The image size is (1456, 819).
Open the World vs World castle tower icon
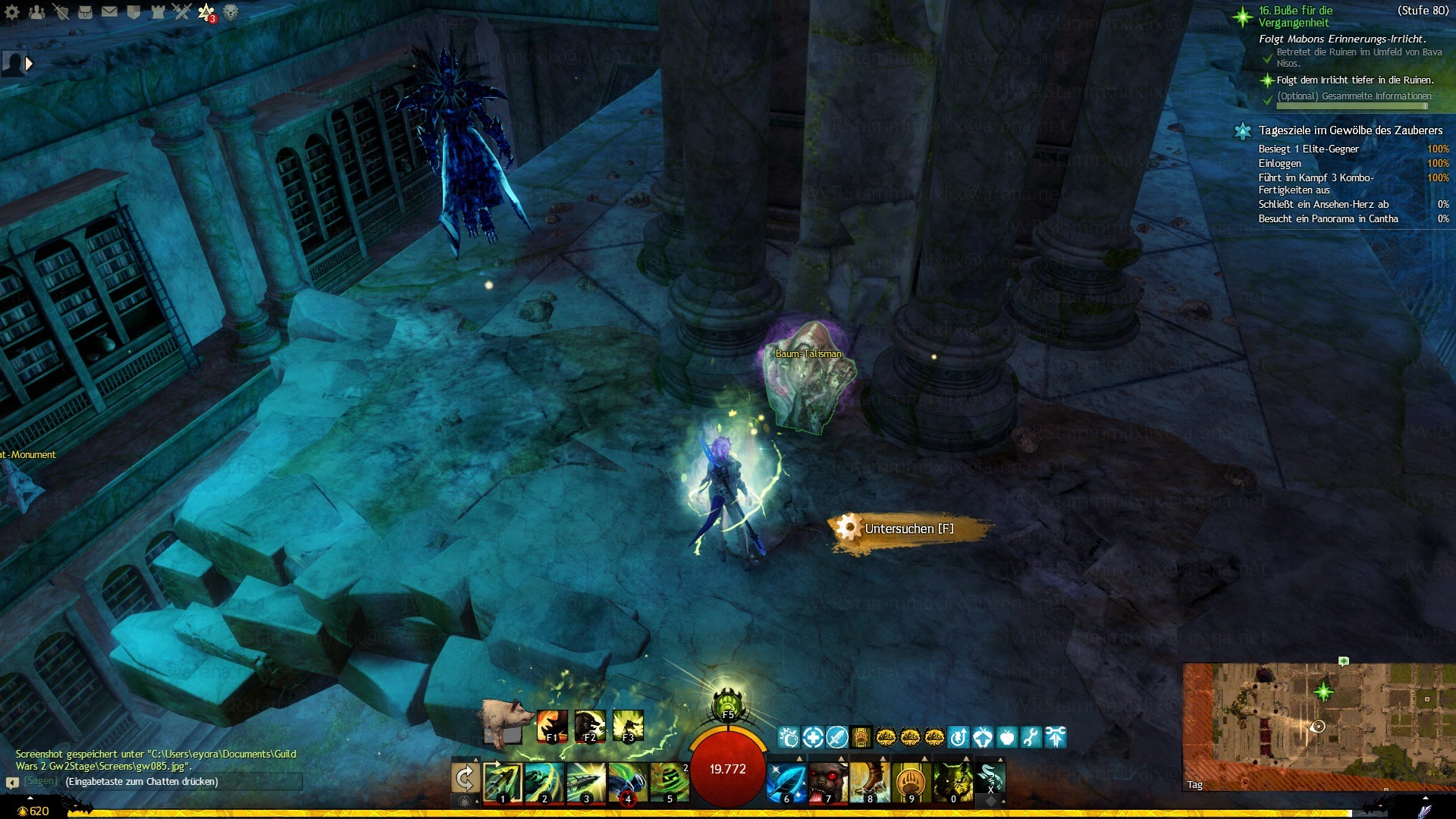coord(158,12)
